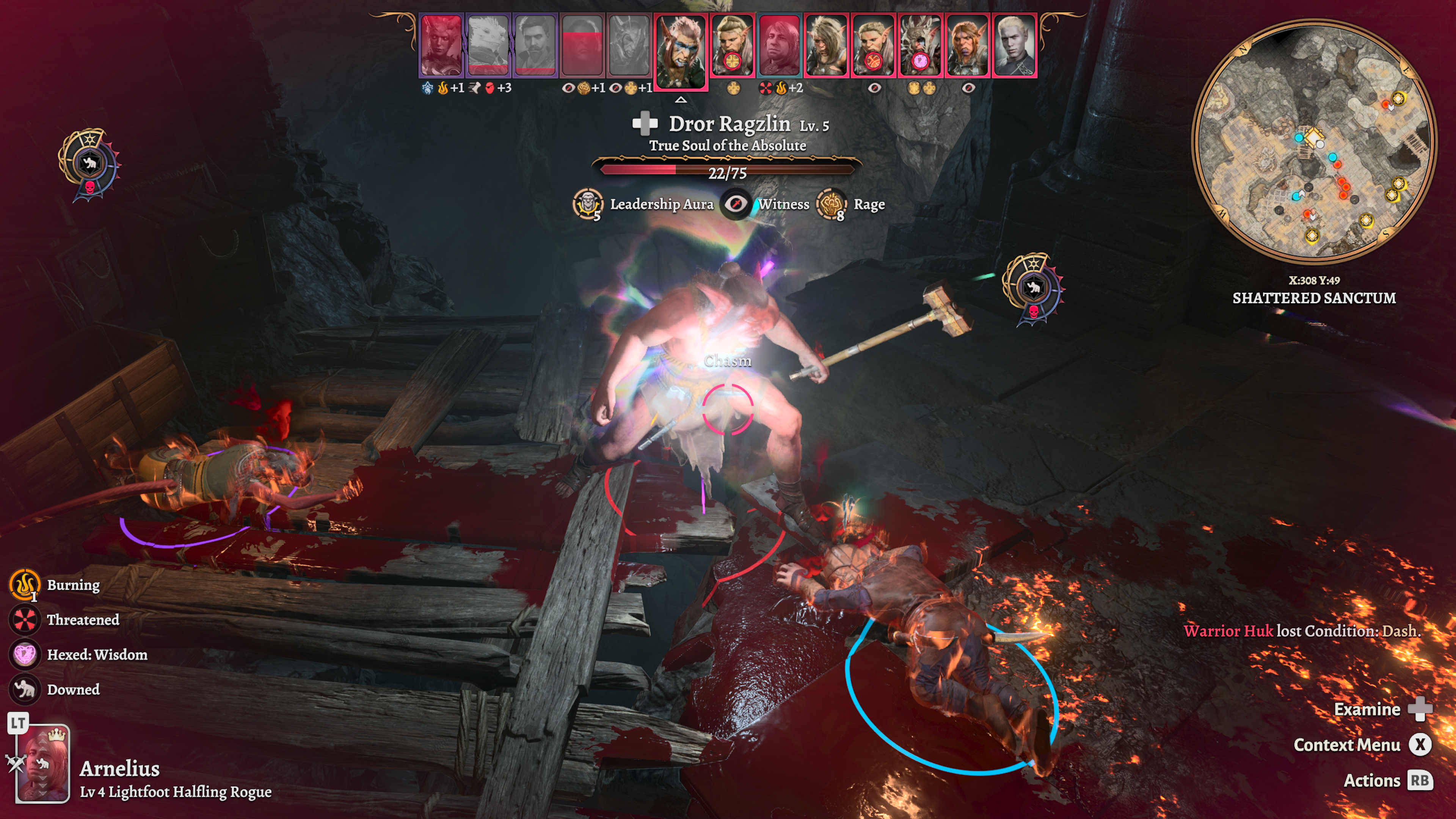The height and width of the screenshot is (819, 1456).
Task: Choose the pale white-haired elf portrait
Action: 1014,45
